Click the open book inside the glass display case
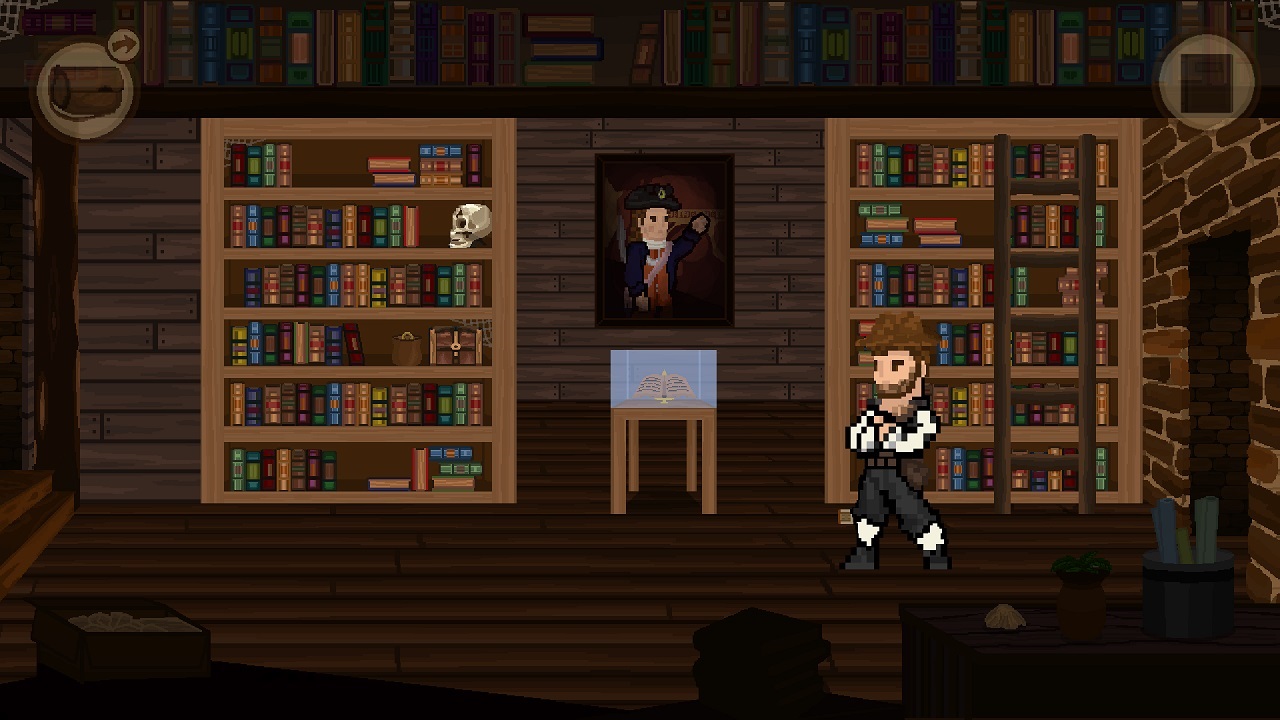1280x720 pixels. click(x=664, y=390)
